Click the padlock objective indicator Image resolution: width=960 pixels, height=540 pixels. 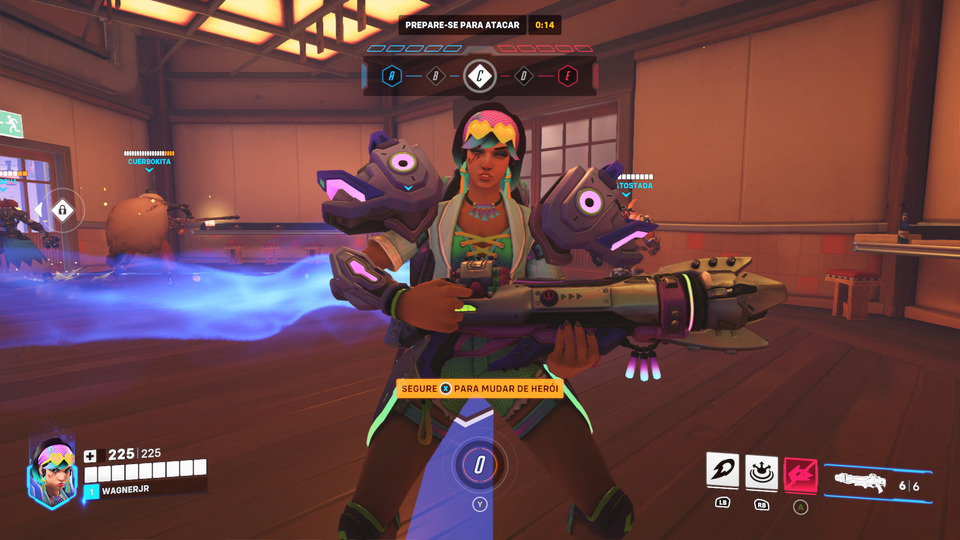pyautogui.click(x=62, y=210)
